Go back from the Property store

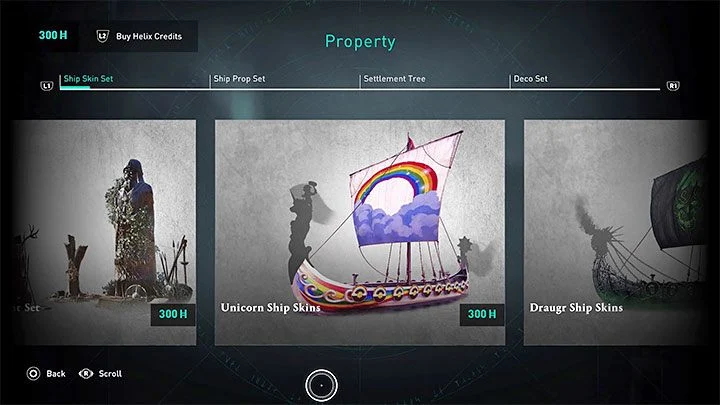coord(47,373)
